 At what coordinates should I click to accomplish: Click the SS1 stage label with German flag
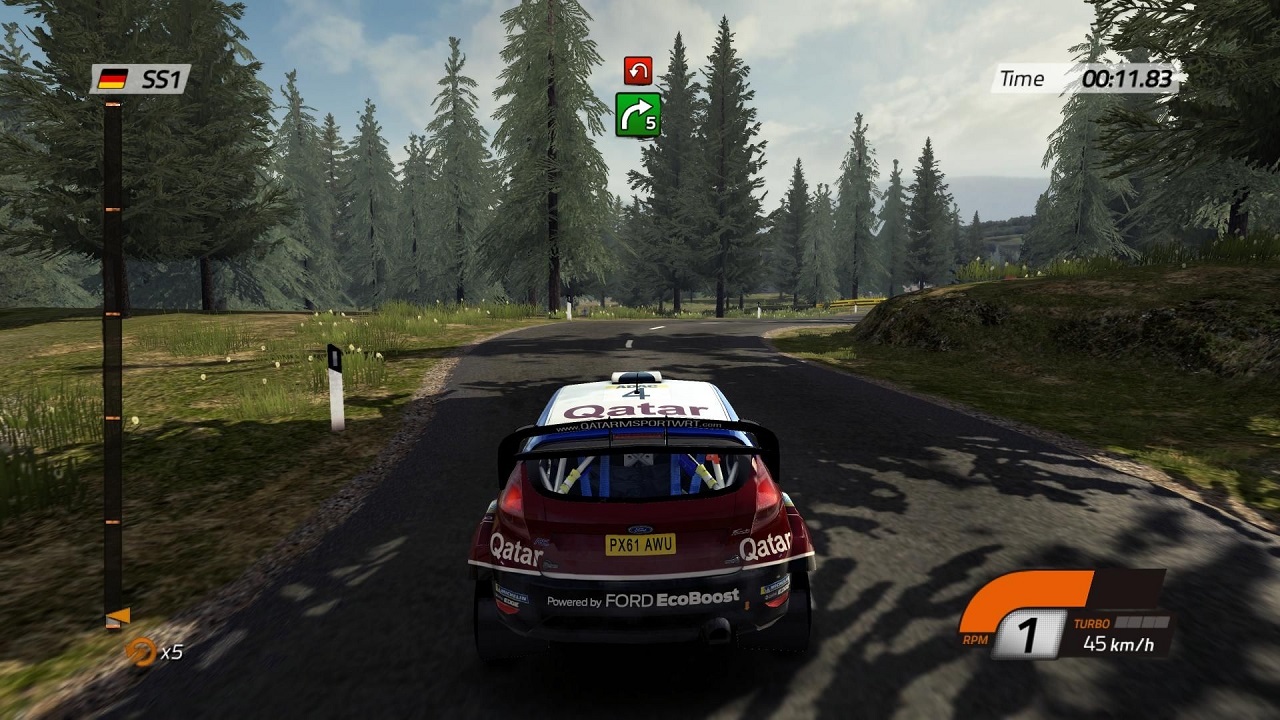(x=140, y=79)
